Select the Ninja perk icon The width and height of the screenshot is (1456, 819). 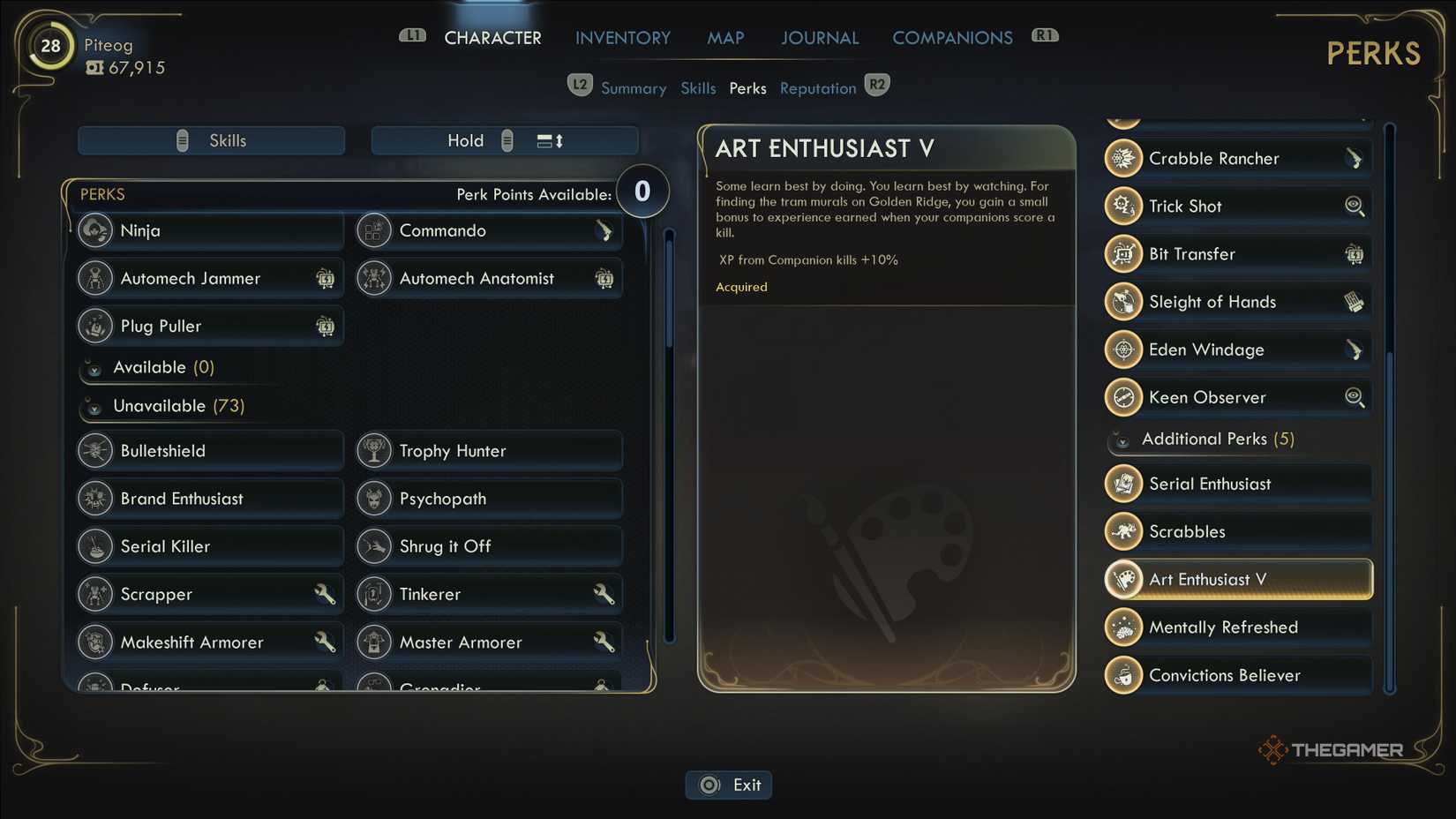94,230
